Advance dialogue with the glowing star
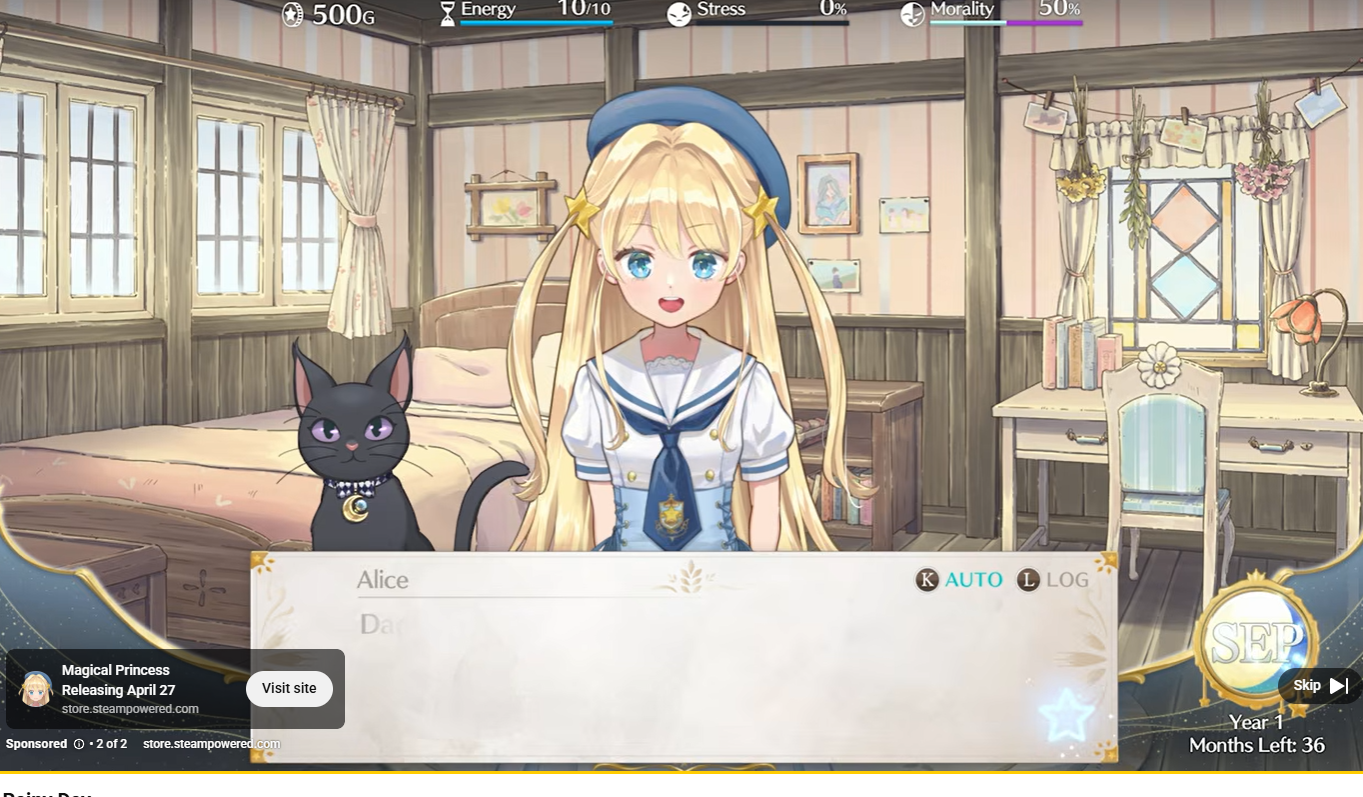1363x797 pixels. 1065,714
